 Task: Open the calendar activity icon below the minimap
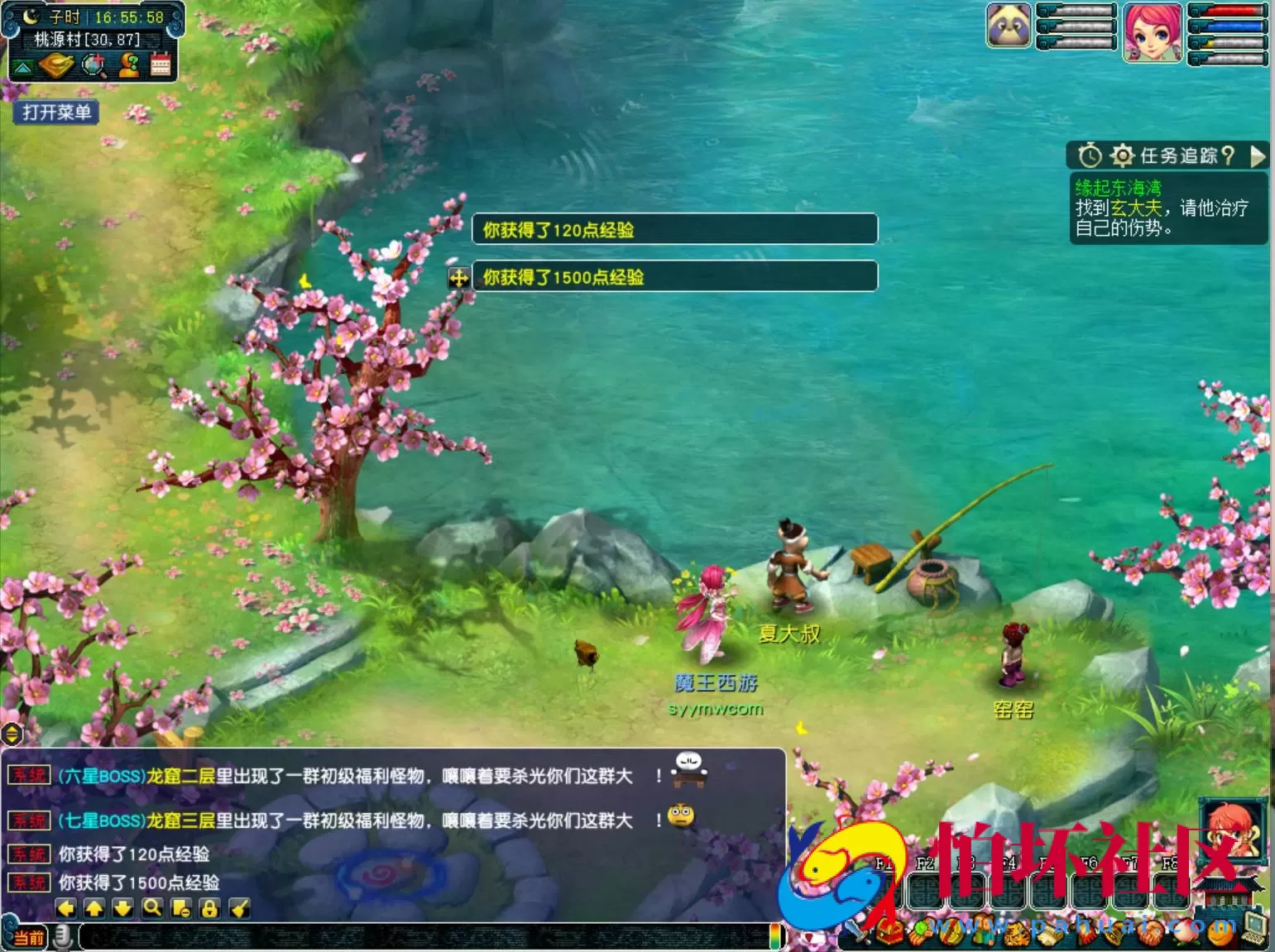(x=161, y=66)
